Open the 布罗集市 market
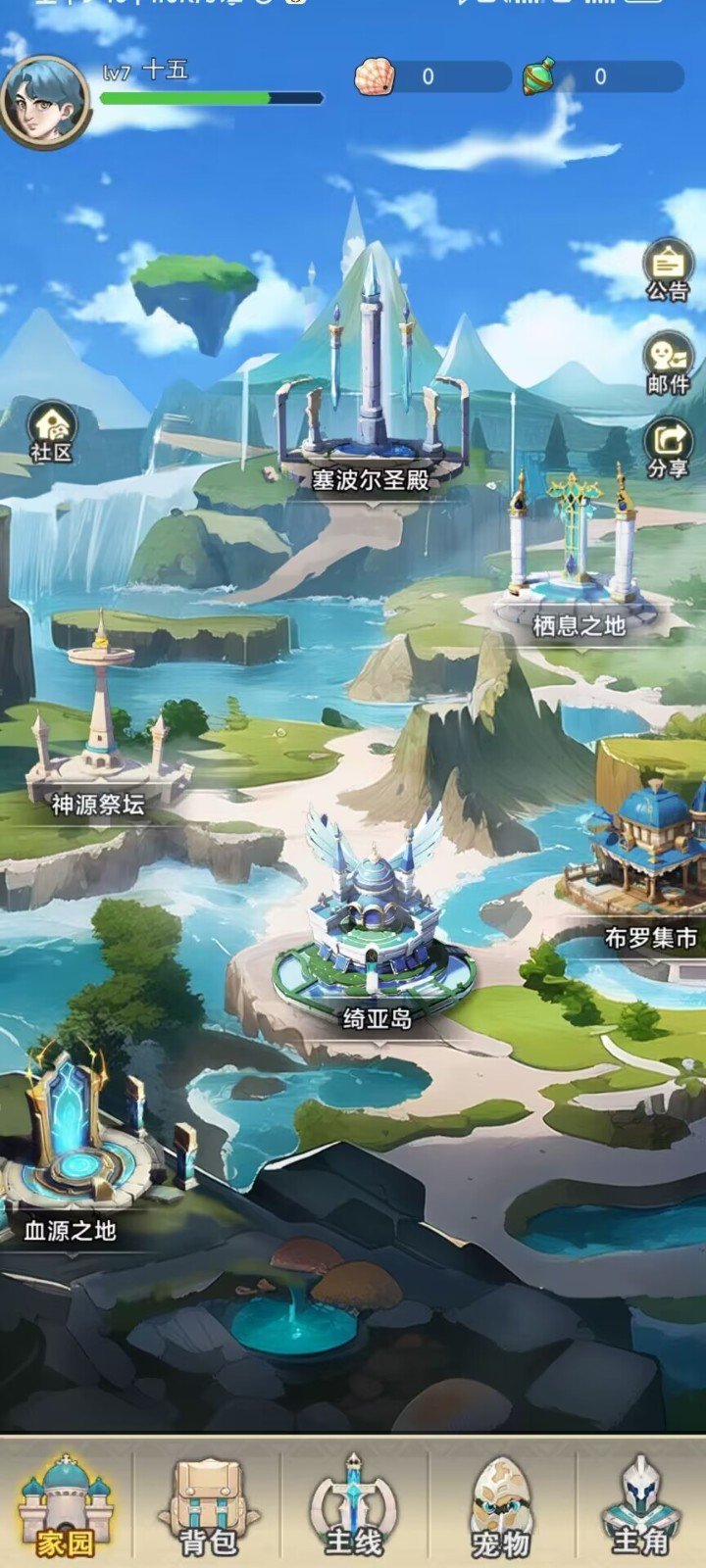Viewport: 706px width, 1568px height. click(x=647, y=862)
